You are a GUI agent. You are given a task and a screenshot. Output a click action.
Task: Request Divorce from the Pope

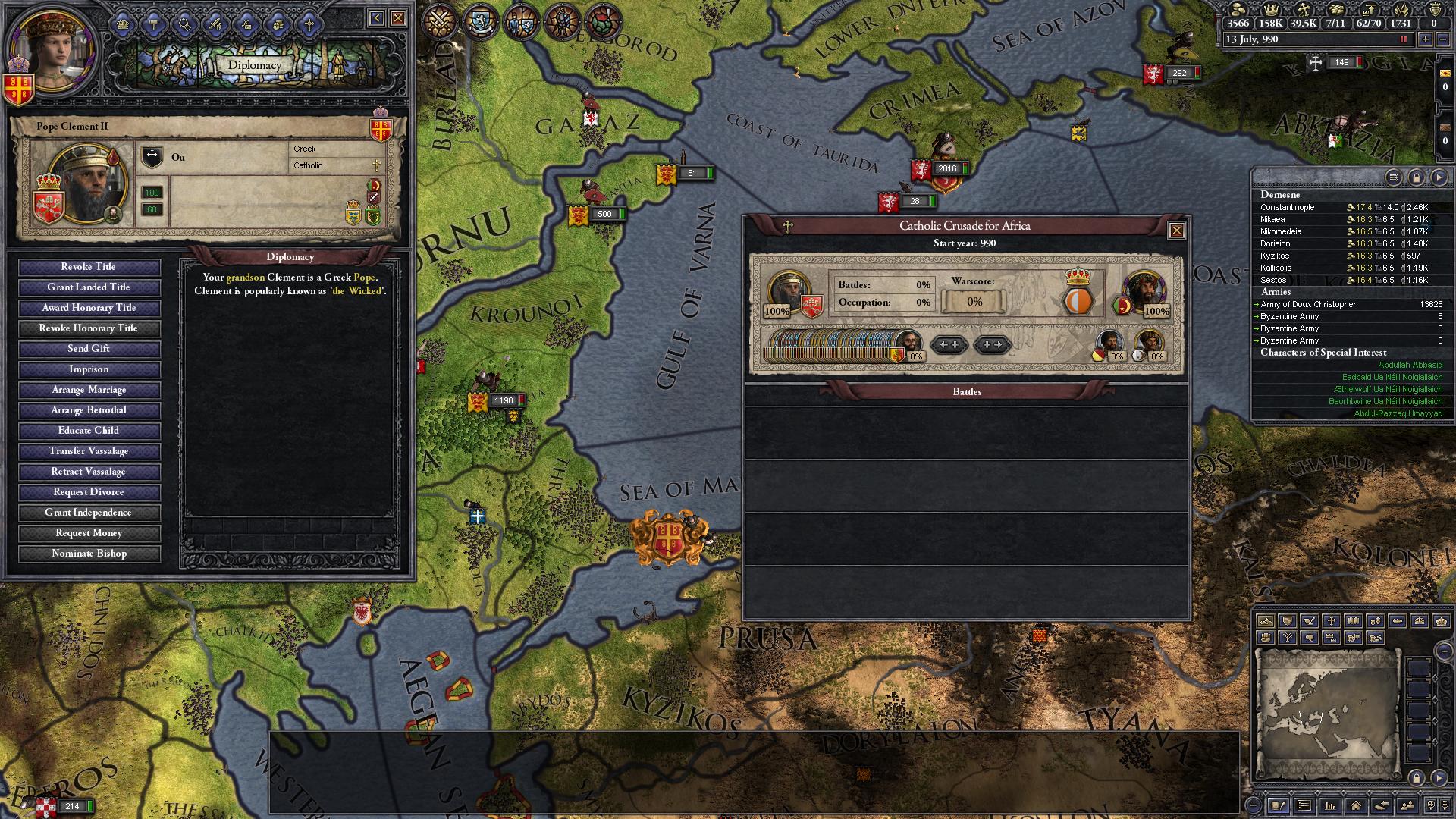(89, 492)
